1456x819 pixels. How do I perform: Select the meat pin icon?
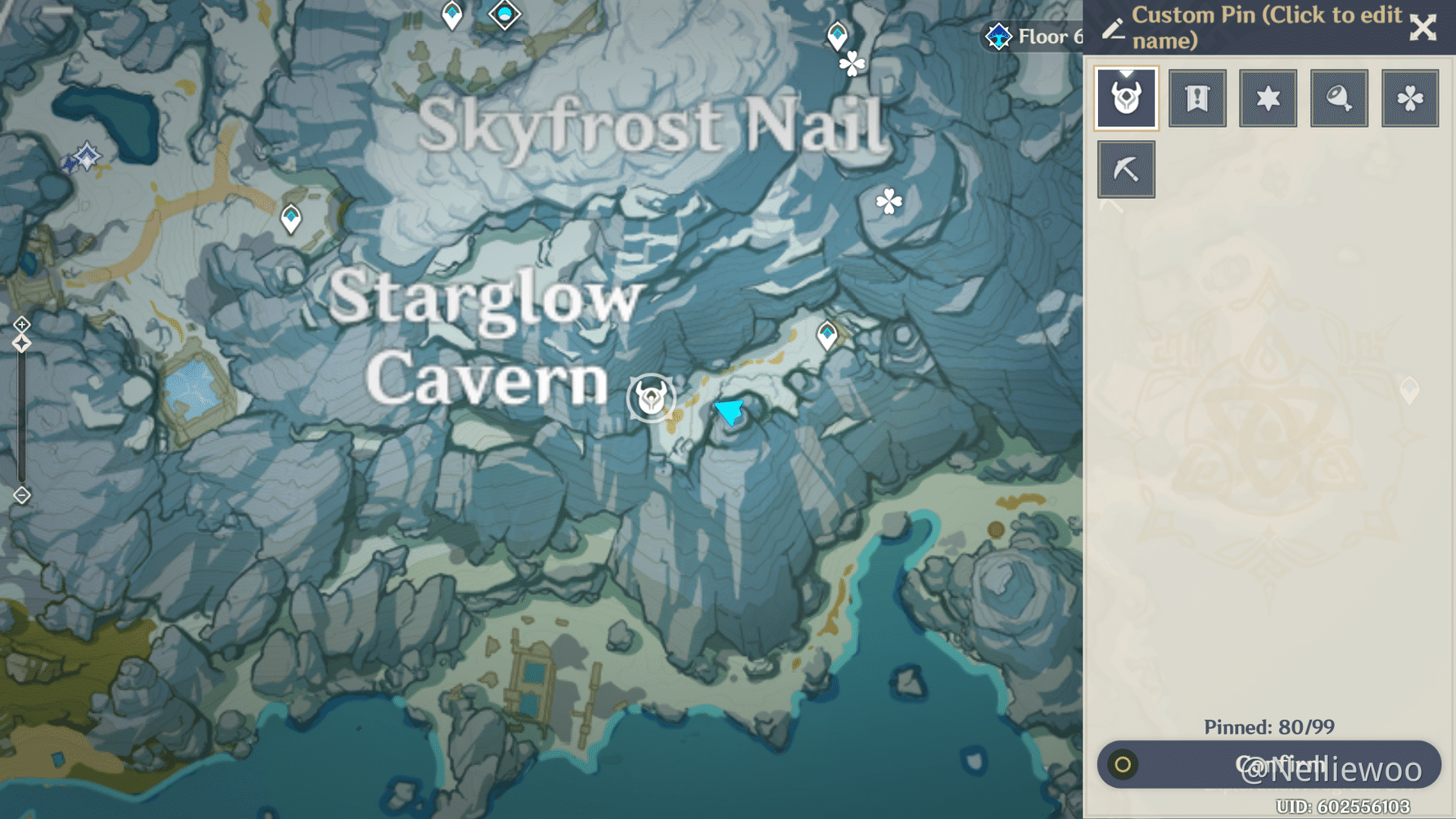[x=1339, y=97]
